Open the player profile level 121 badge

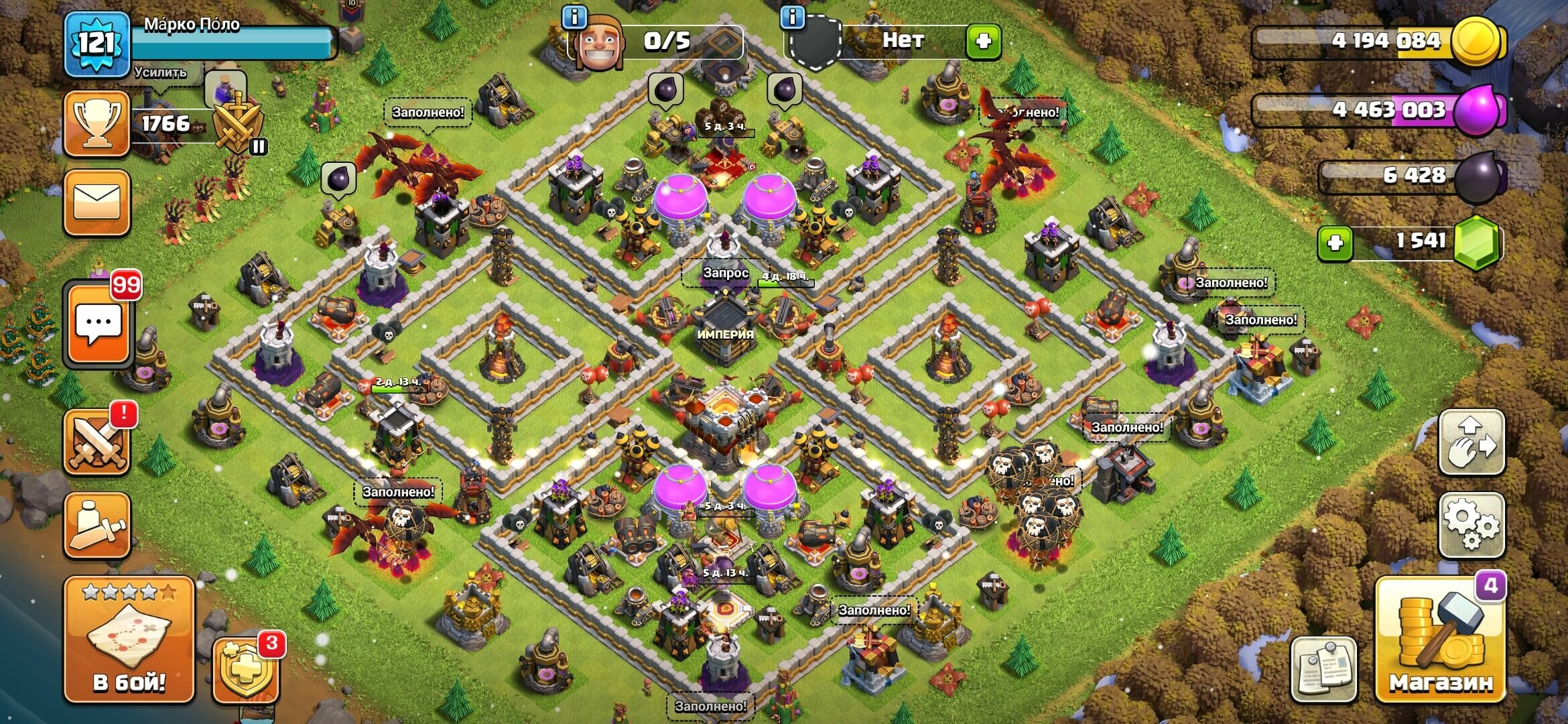pos(97,44)
